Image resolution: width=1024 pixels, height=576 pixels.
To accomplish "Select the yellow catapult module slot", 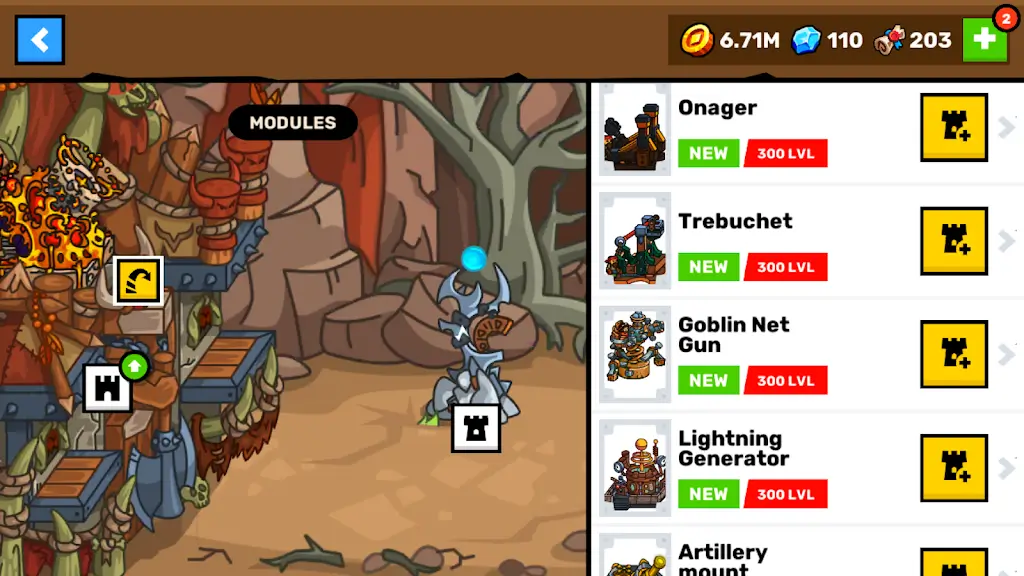I will pyautogui.click(x=138, y=281).
